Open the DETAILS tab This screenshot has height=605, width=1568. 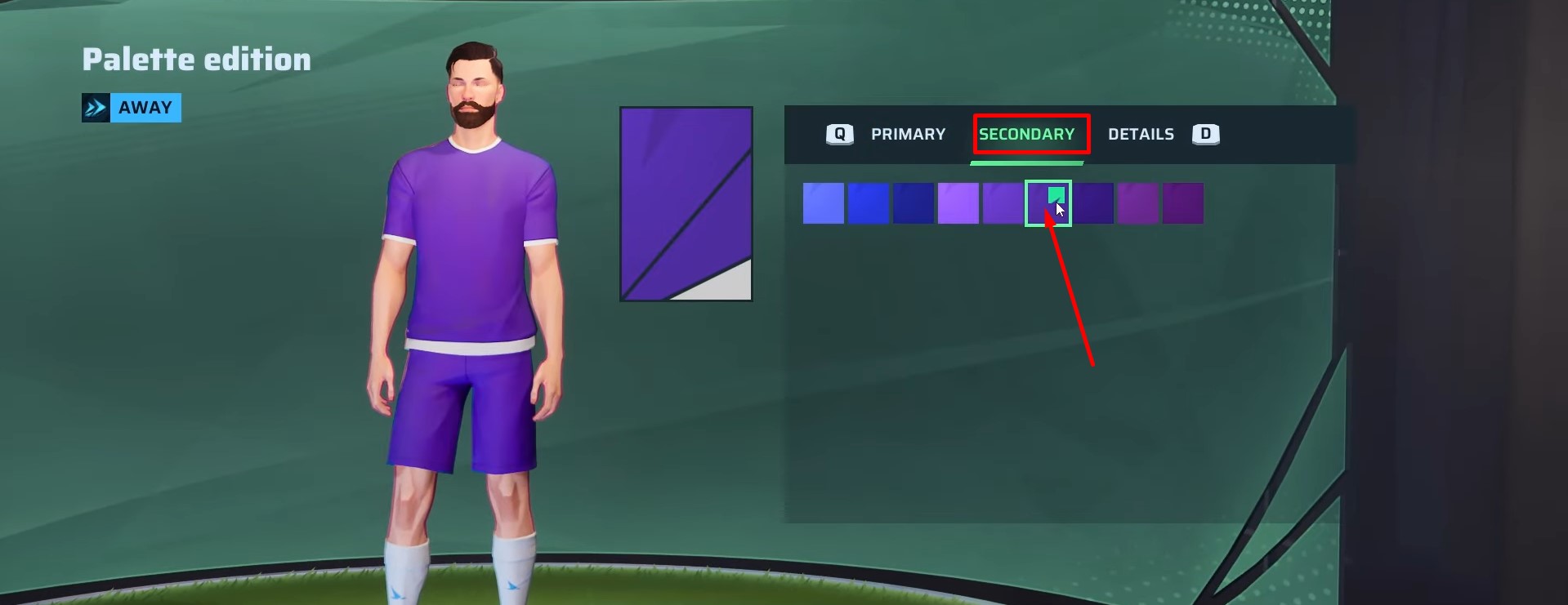pyautogui.click(x=1141, y=135)
